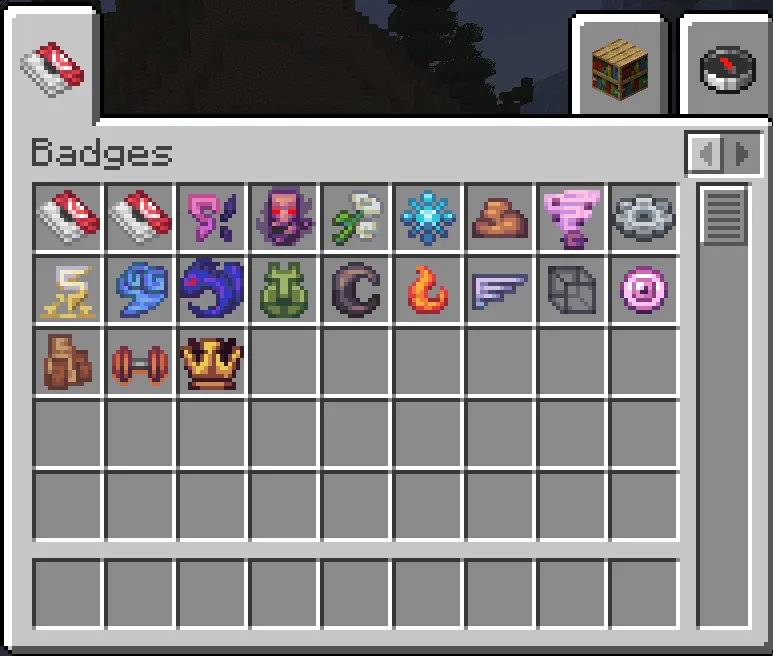Grab the golden crown badge

click(x=212, y=362)
